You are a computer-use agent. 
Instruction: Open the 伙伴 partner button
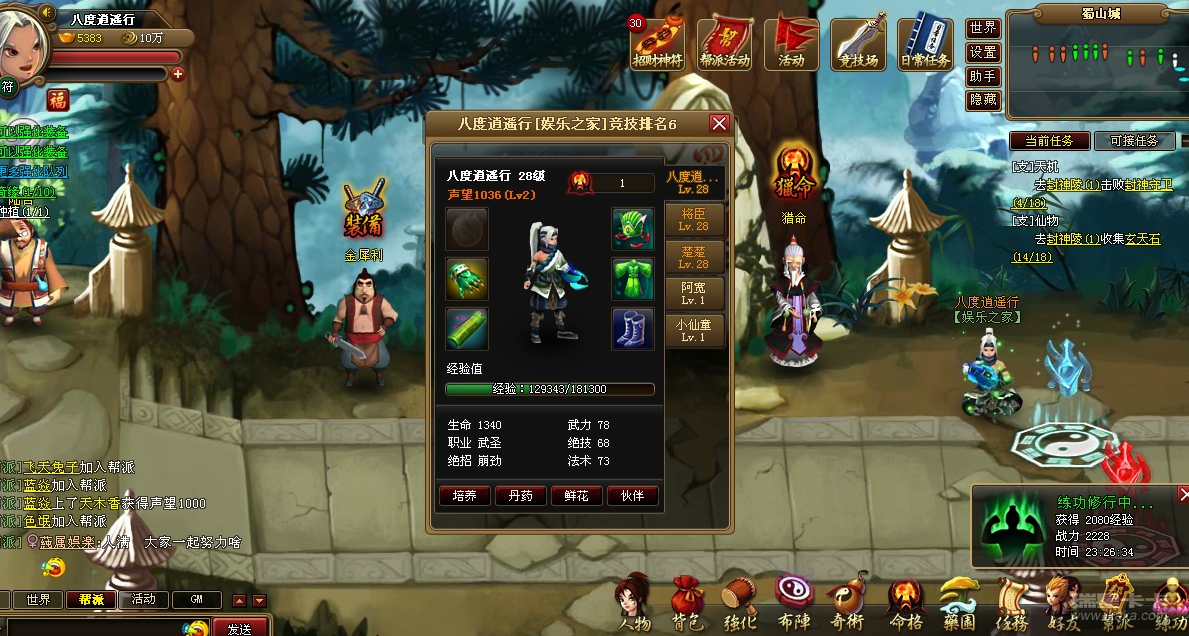tap(632, 495)
